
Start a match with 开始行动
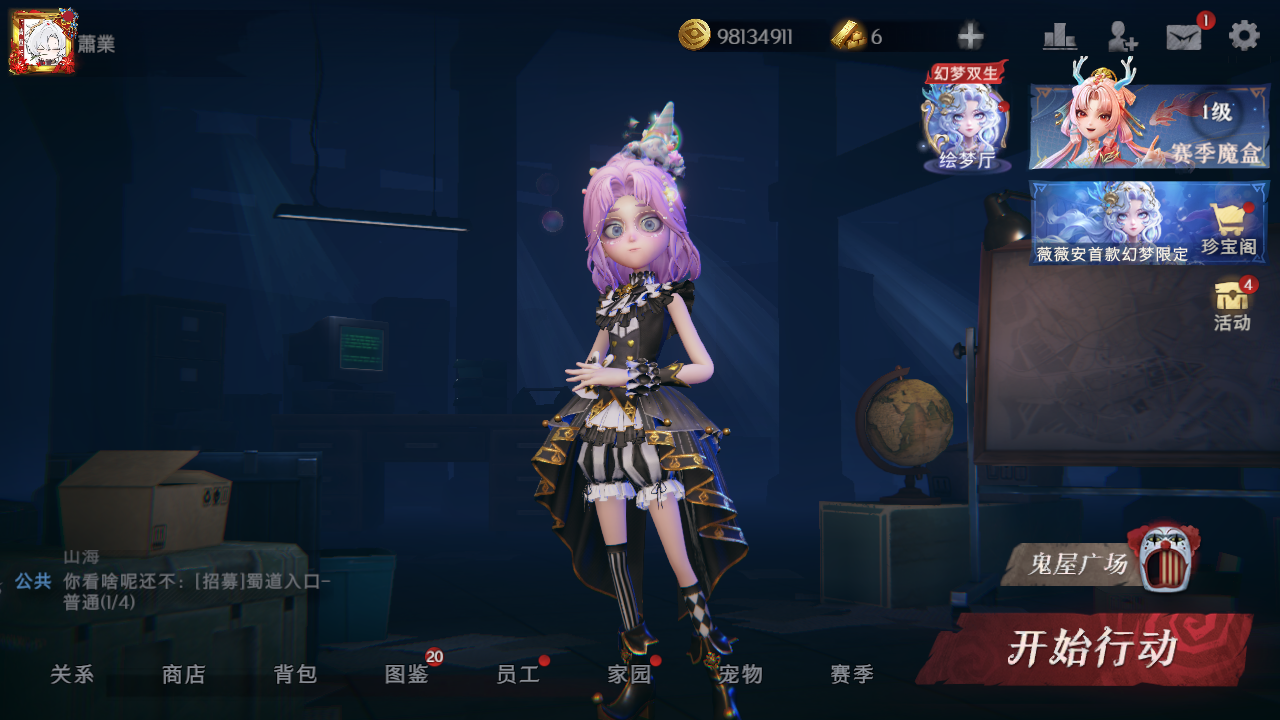(x=1088, y=649)
